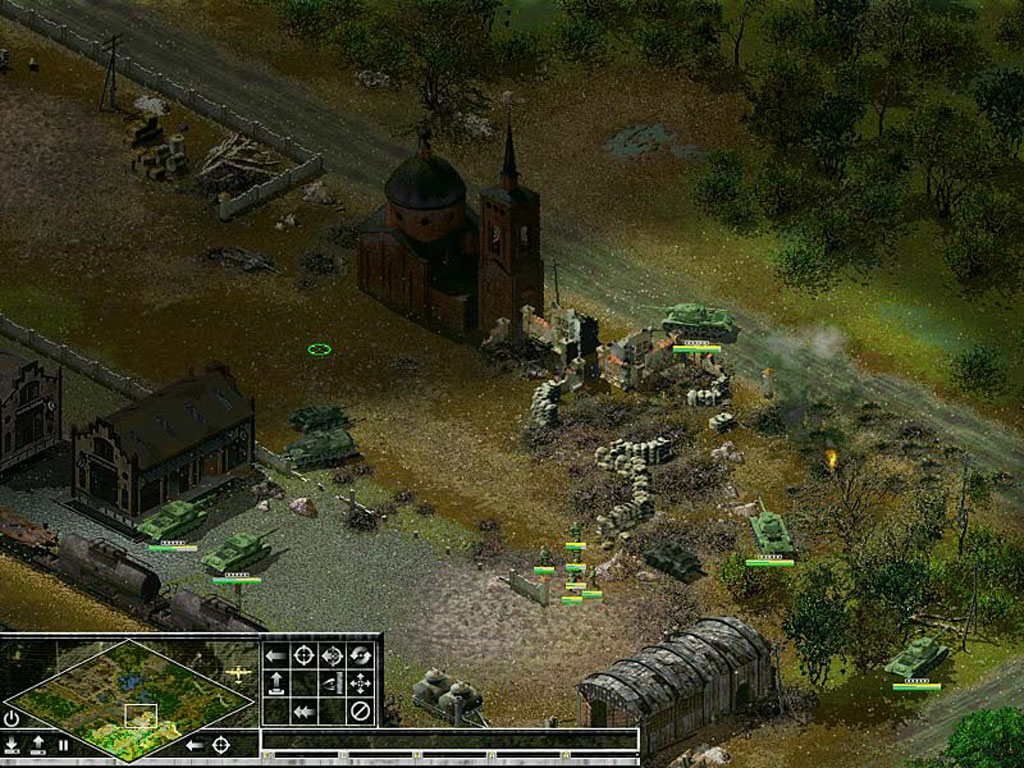
Task: Open the power/quit menu icon
Action: pyautogui.click(x=11, y=717)
